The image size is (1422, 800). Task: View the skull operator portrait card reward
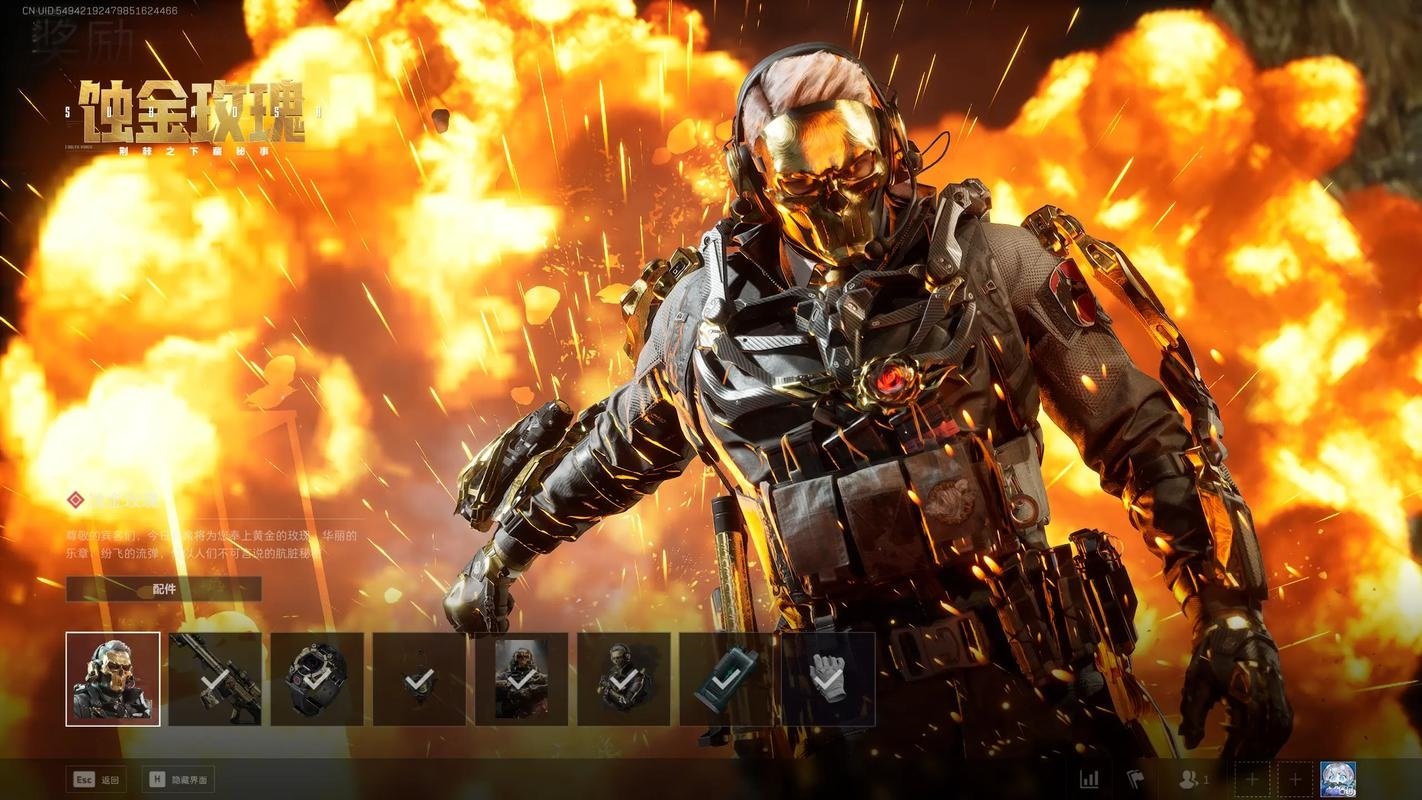tap(521, 679)
